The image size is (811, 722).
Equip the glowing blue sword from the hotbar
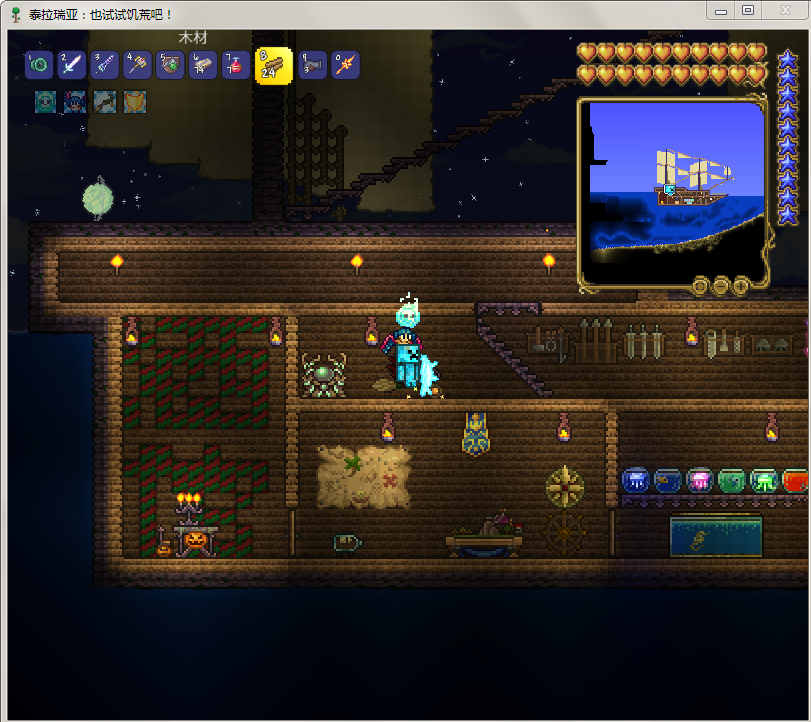[x=72, y=65]
